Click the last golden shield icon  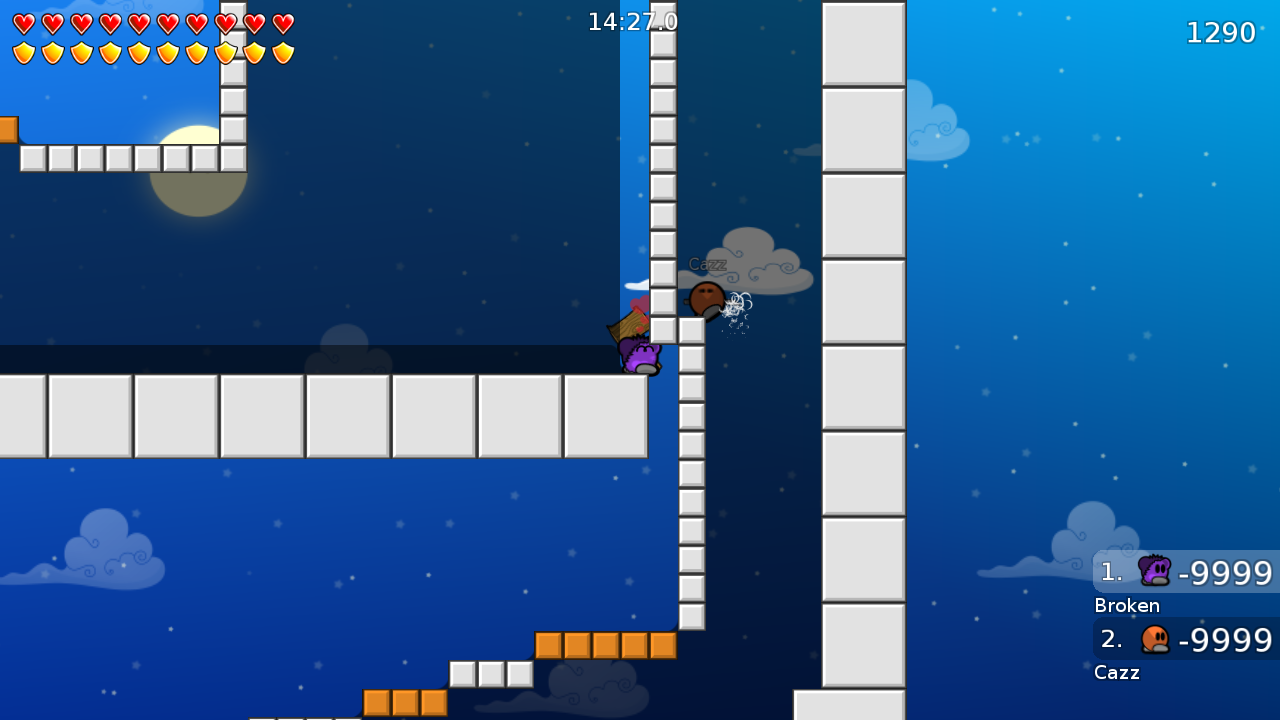(x=284, y=53)
